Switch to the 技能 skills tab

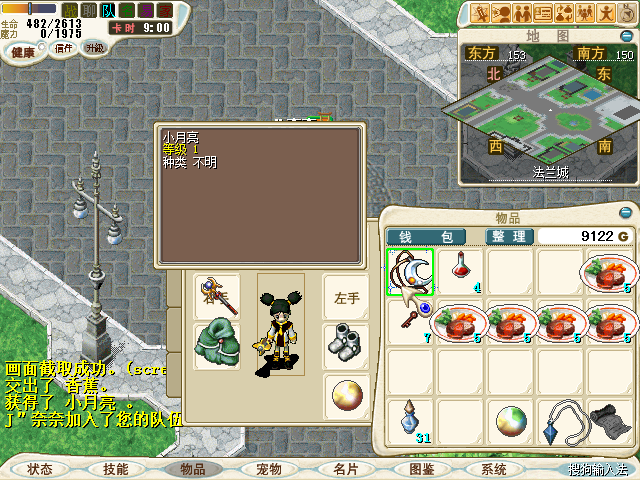click(116, 468)
